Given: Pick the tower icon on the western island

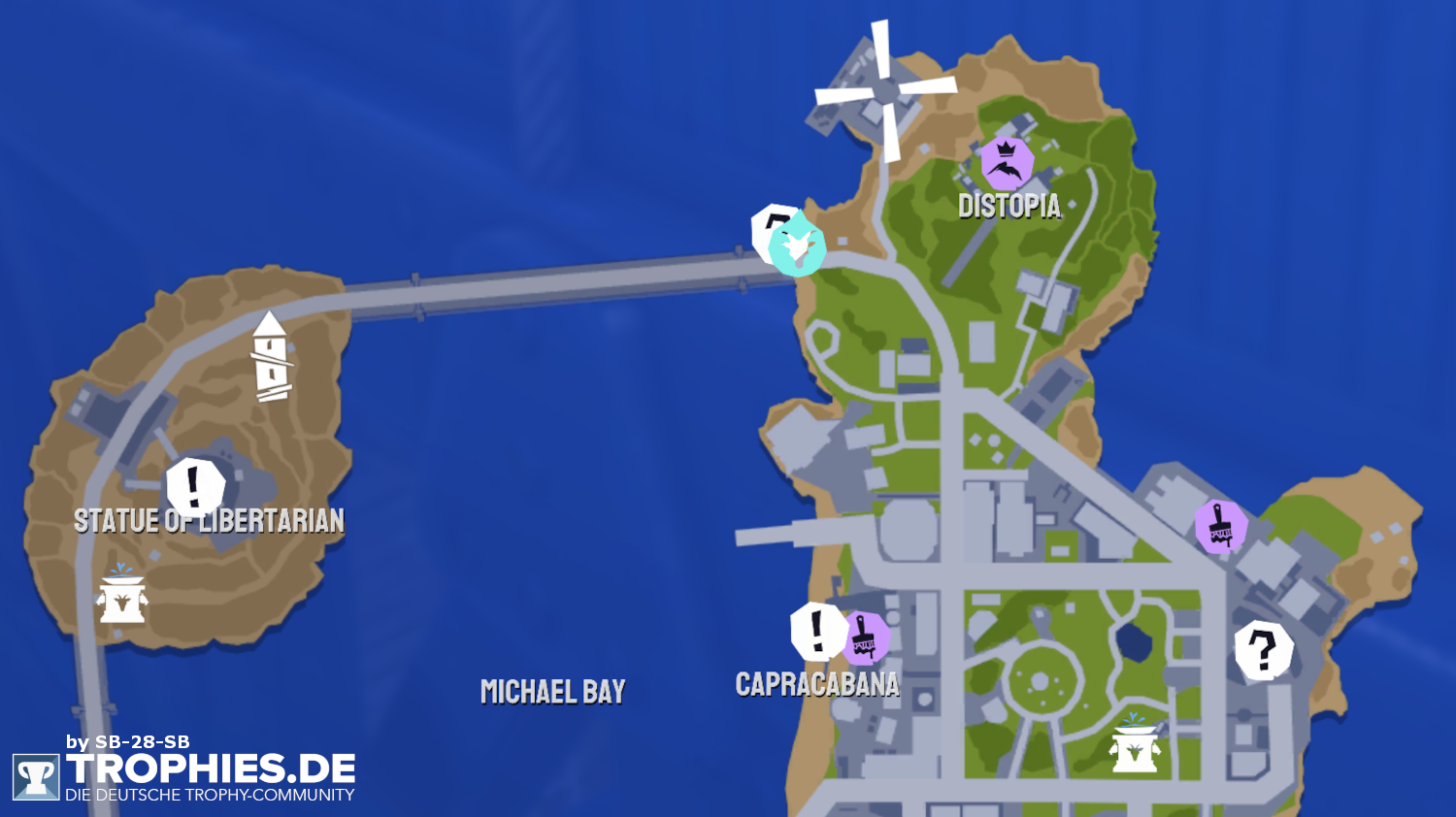Looking at the screenshot, I should pyautogui.click(x=271, y=357).
